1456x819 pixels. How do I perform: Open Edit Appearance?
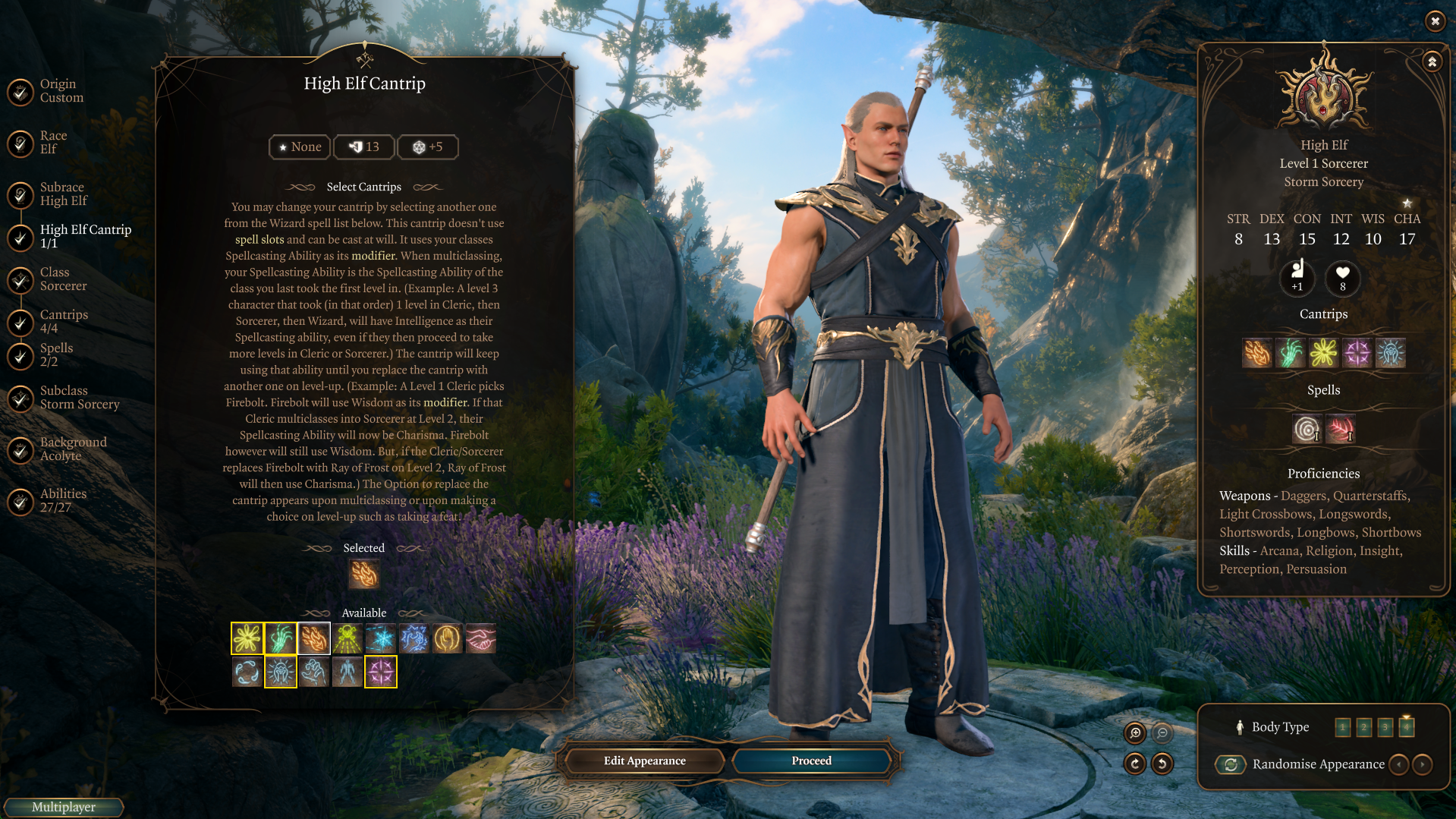coord(644,761)
